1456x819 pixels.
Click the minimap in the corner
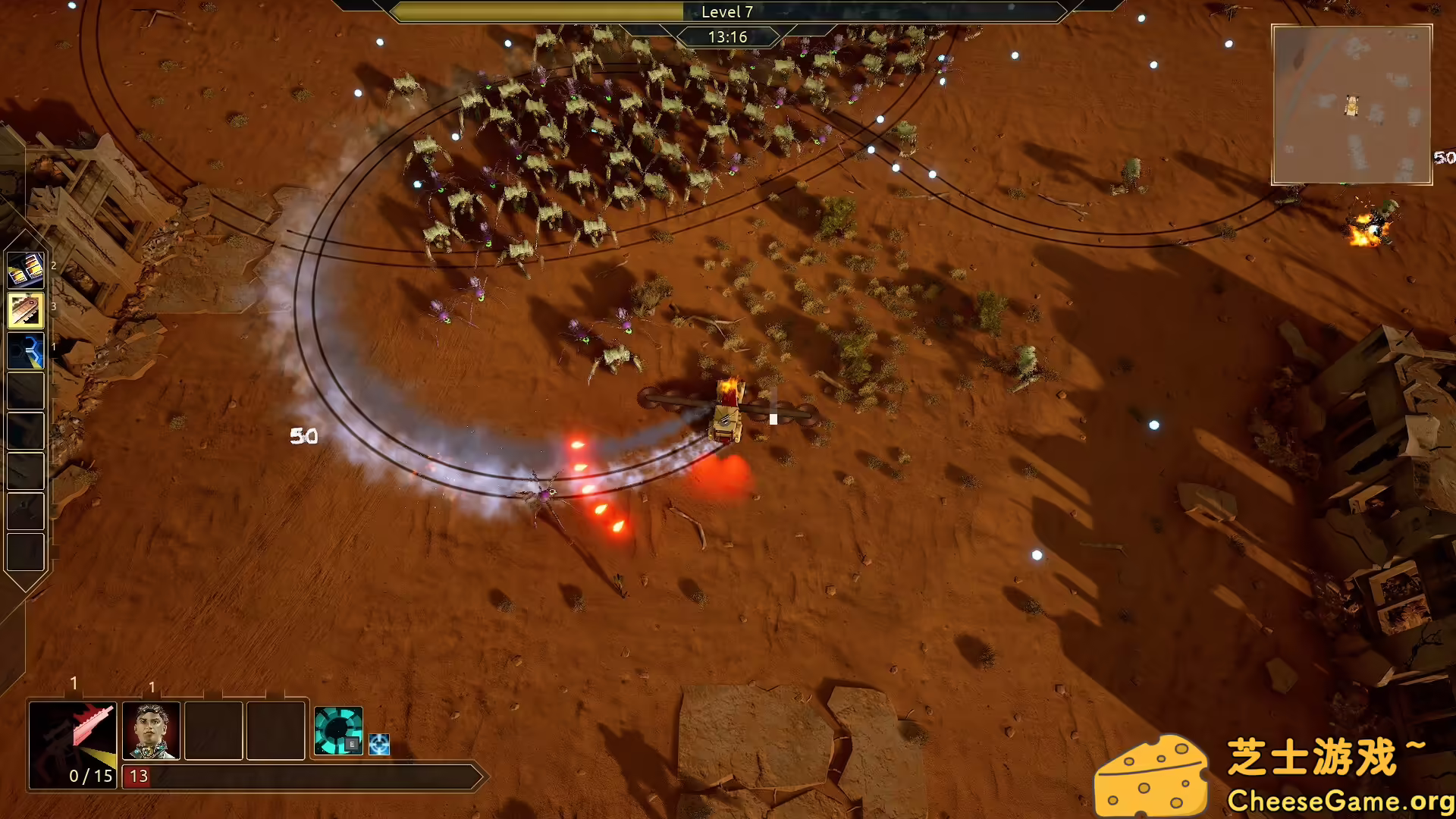[1351, 105]
